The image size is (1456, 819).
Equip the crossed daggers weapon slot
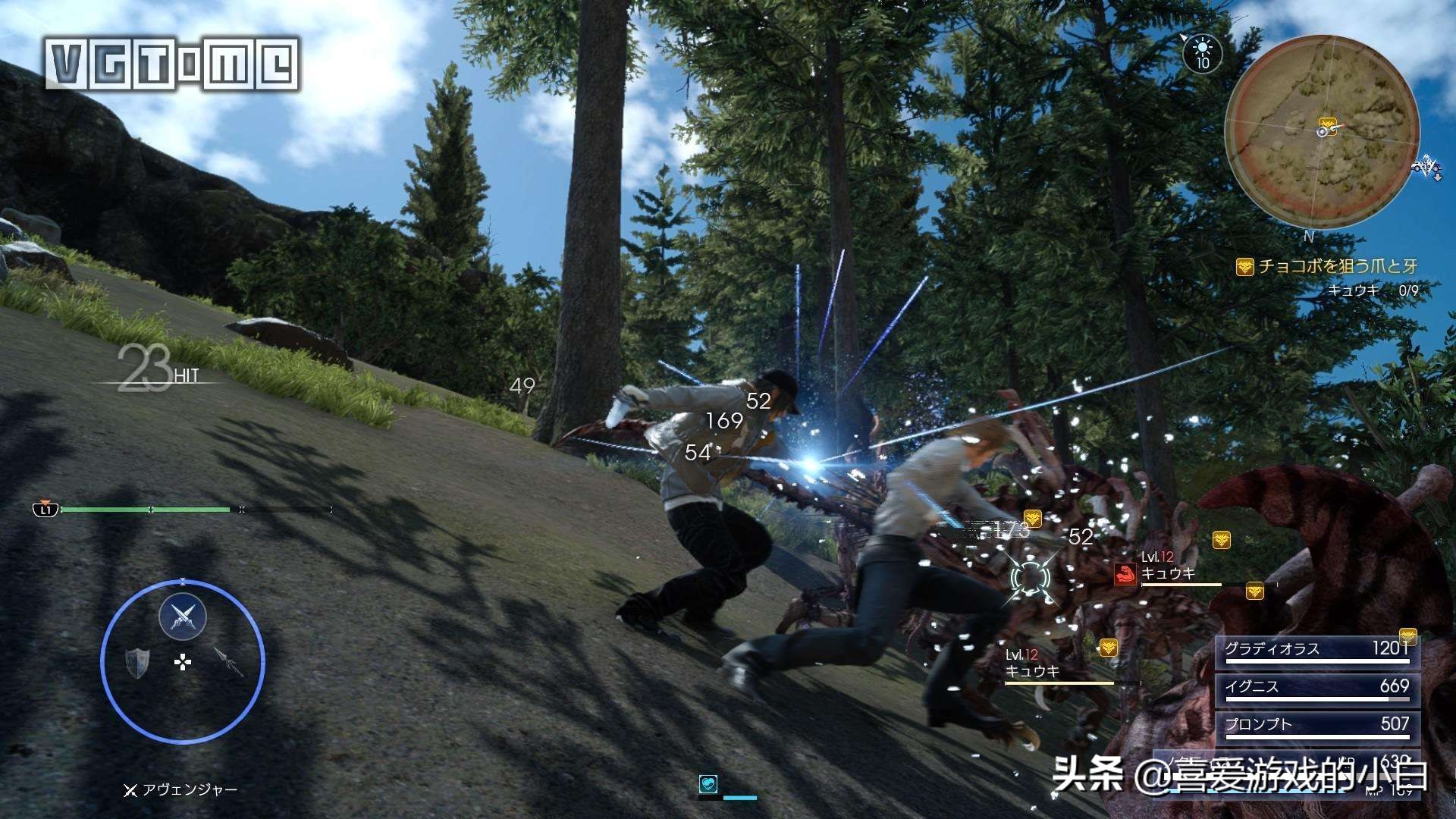pos(183,617)
